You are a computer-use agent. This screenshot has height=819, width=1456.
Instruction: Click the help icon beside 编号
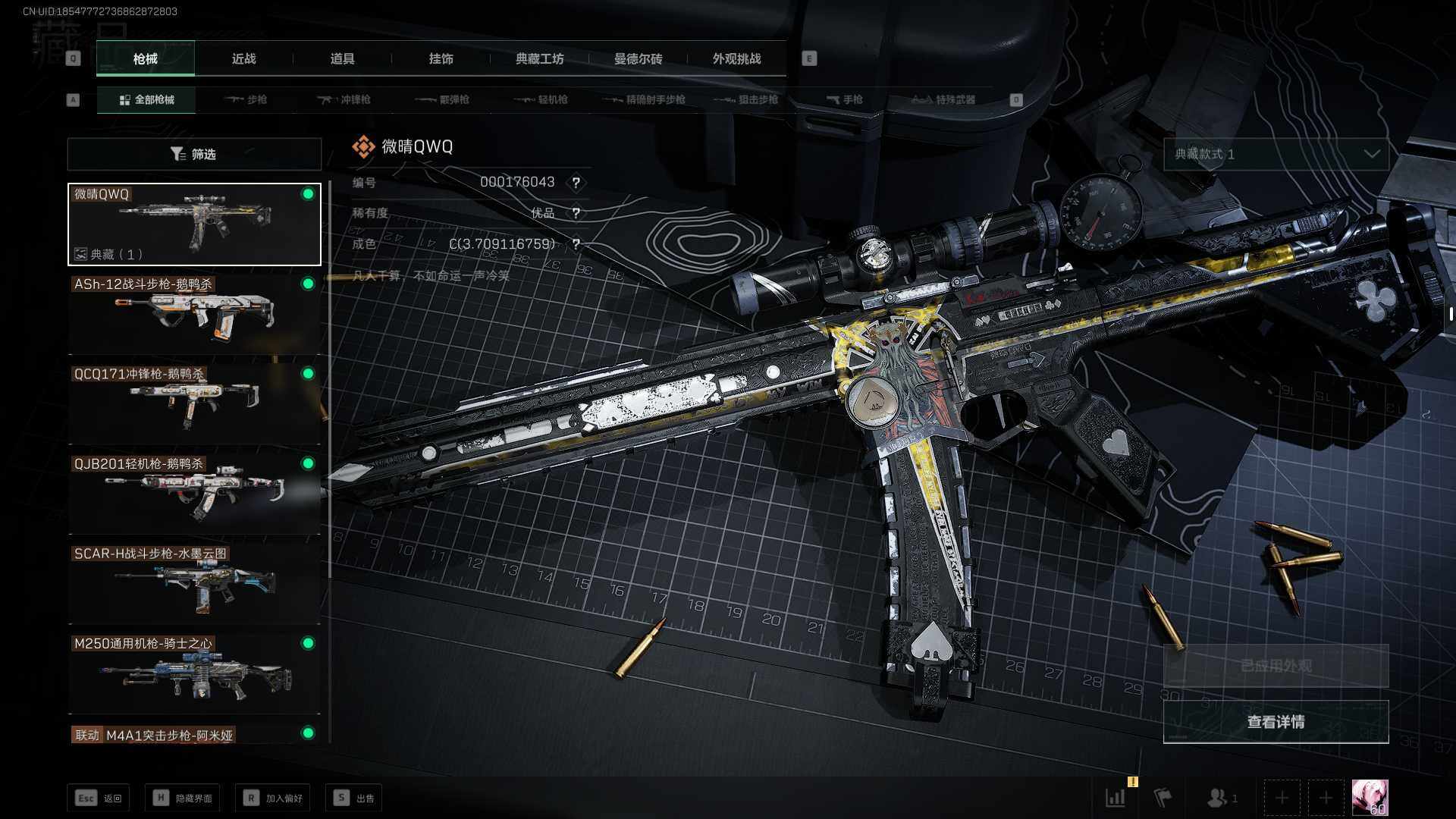coord(576,183)
